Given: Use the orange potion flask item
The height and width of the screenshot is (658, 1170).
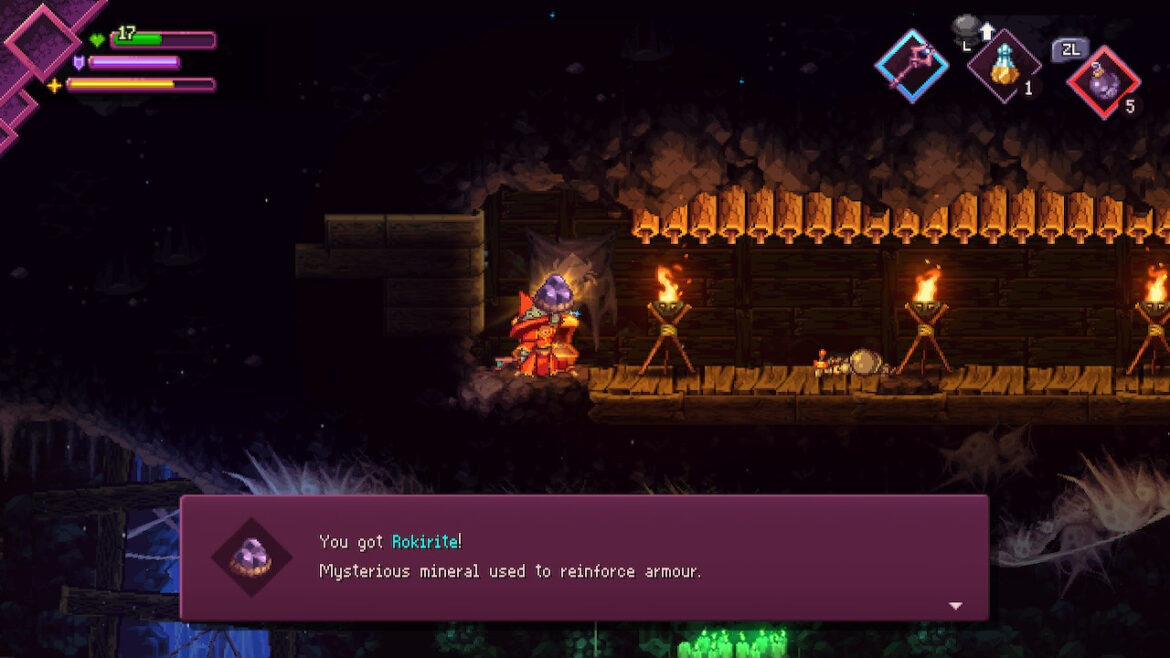Looking at the screenshot, I should point(1003,67).
